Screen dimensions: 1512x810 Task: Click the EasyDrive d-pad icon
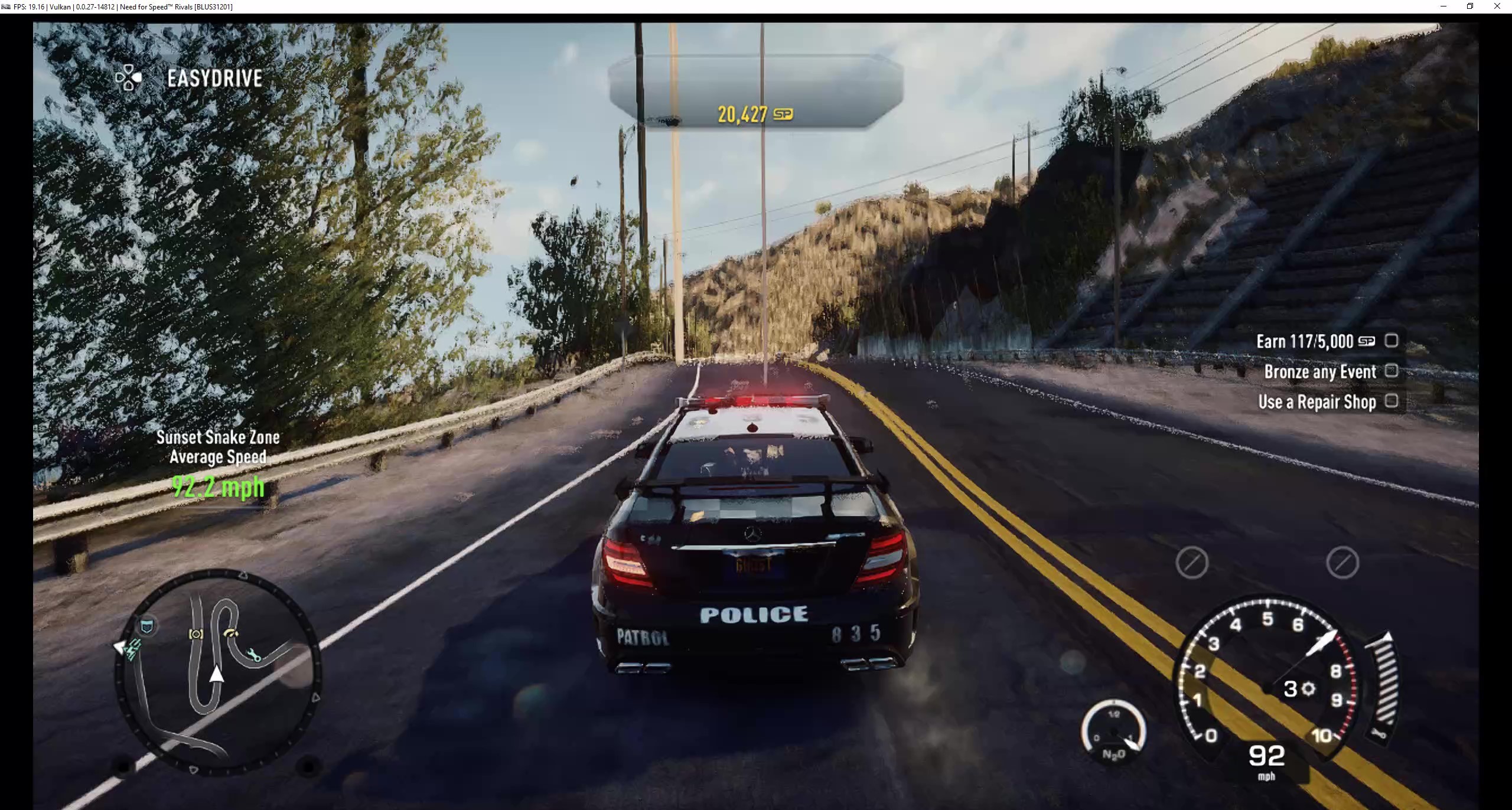129,77
